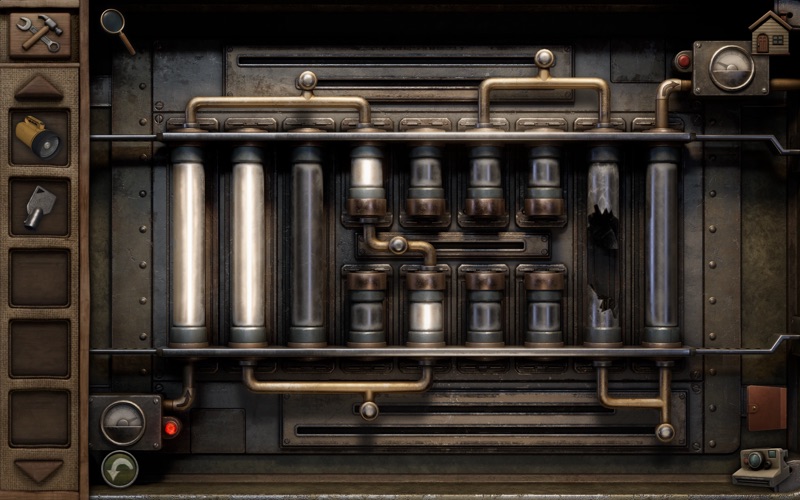This screenshot has height=500, width=800.
Task: Open the brown leather journal
Action: coord(766,408)
